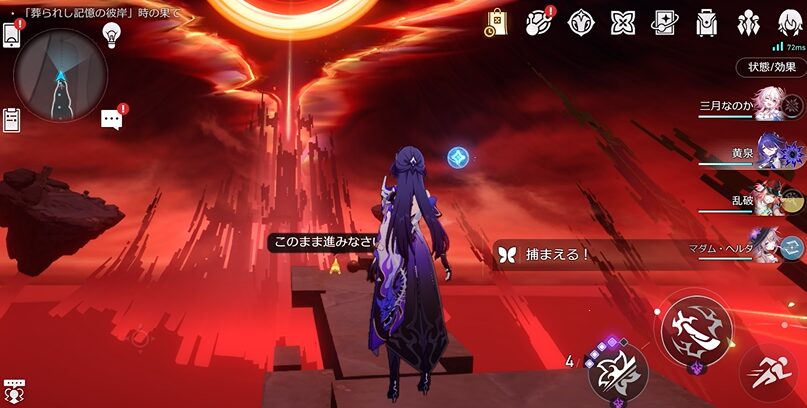Image resolution: width=807 pixels, height=408 pixels.
Task: Open the phone menu icon
Action: point(13,33)
